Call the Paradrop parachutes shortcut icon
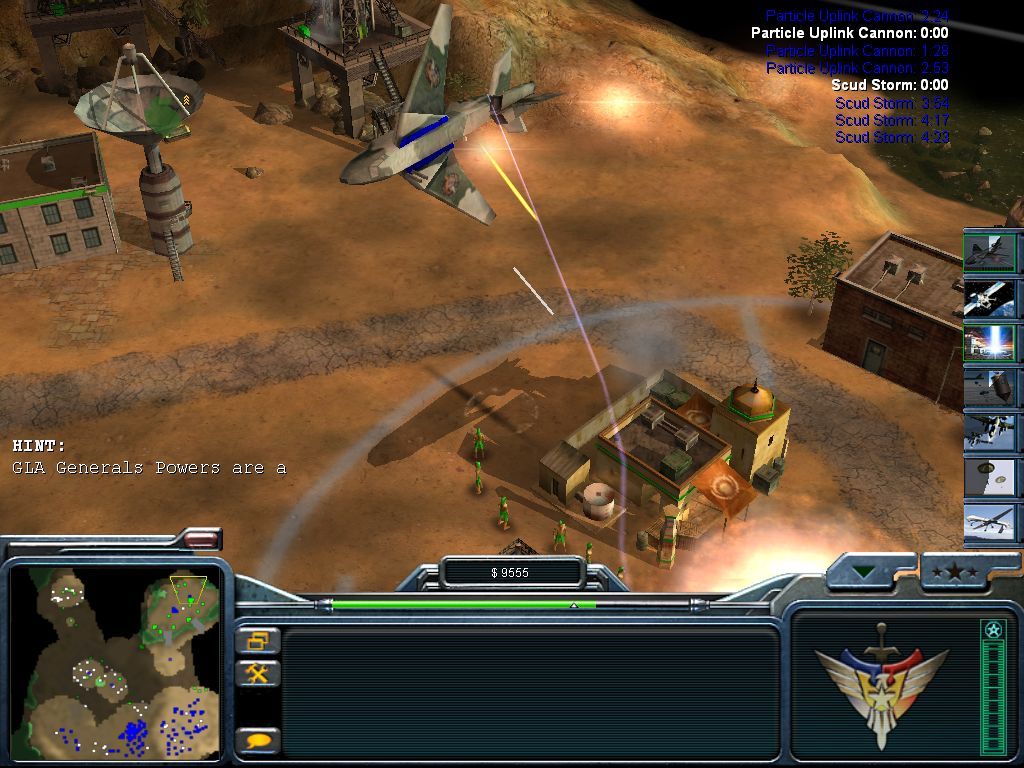This screenshot has height=768, width=1024. [990, 478]
